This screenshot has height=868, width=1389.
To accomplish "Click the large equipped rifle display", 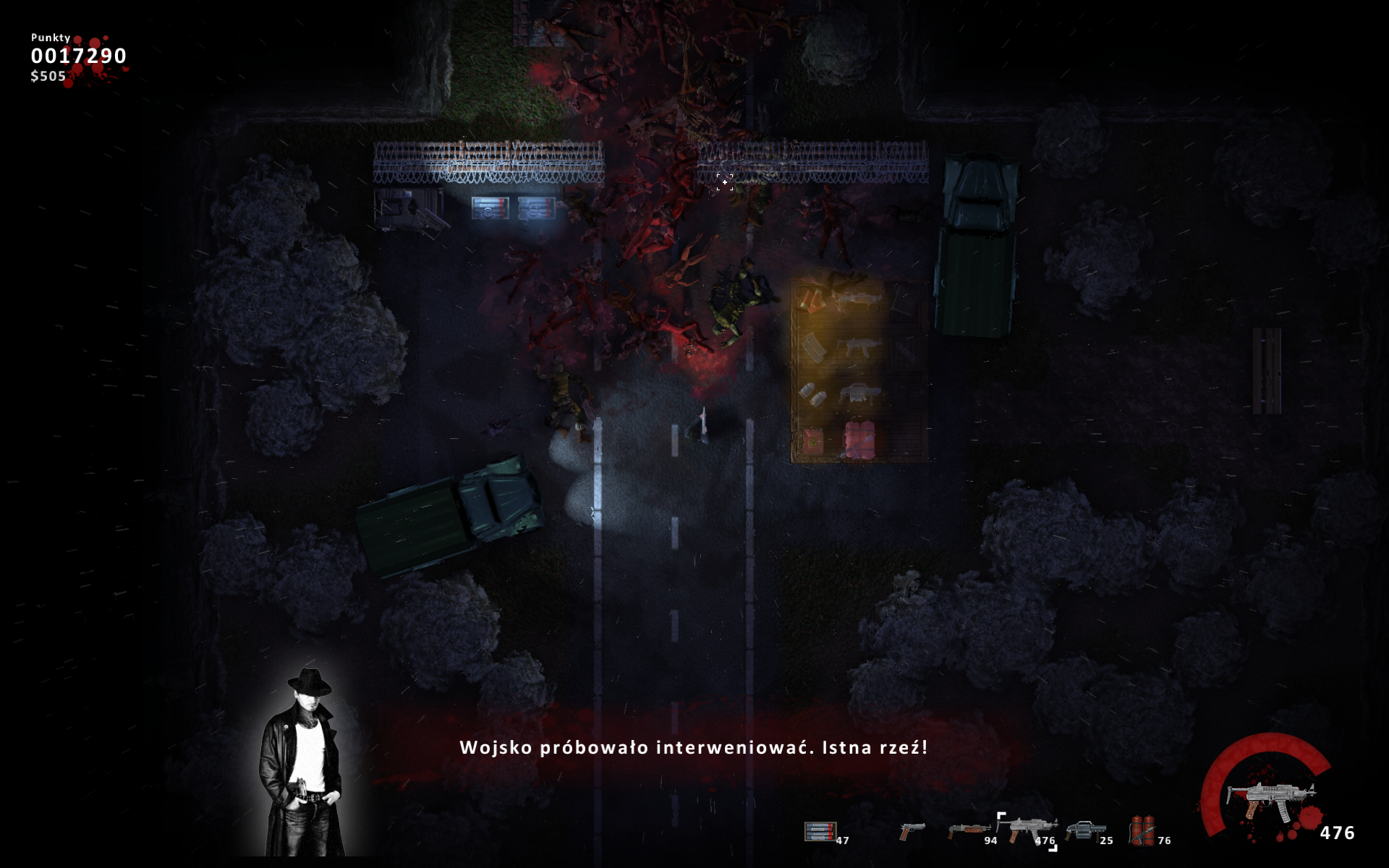I will 1270,798.
